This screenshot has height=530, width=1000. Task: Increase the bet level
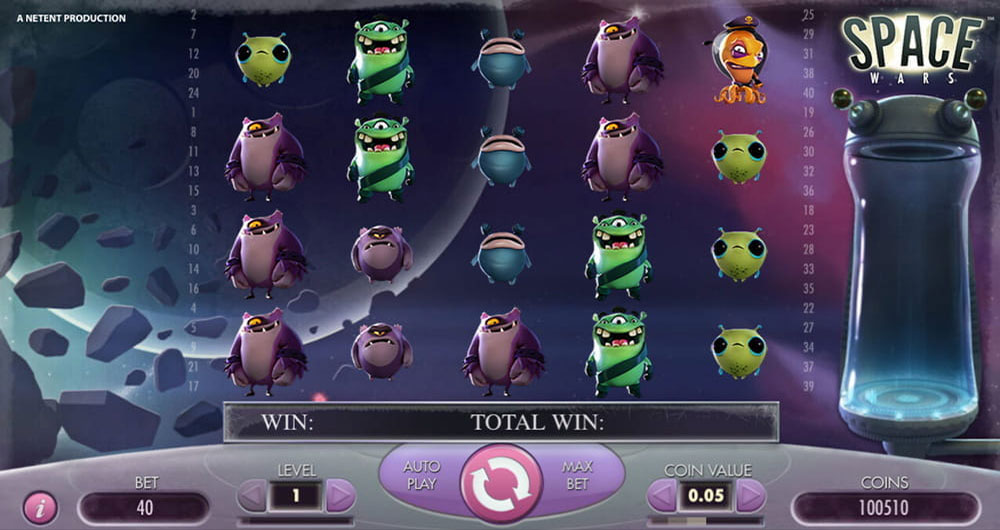340,495
